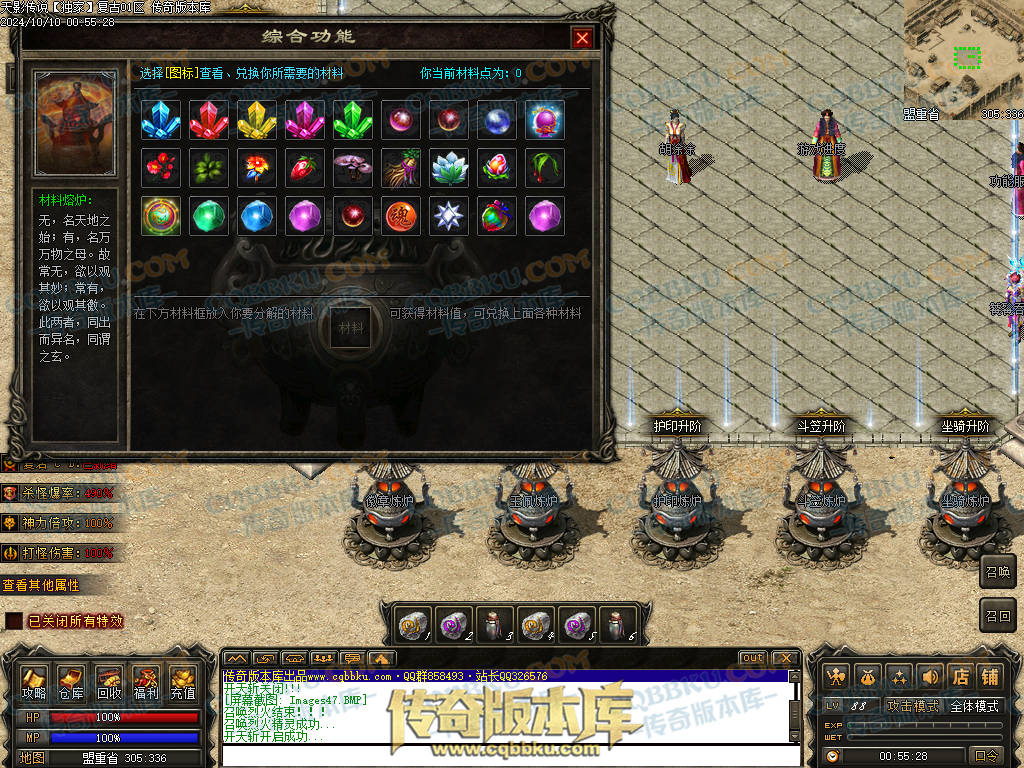Image resolution: width=1024 pixels, height=768 pixels.
Task: Activate the 召唤 summon button
Action: click(998, 572)
